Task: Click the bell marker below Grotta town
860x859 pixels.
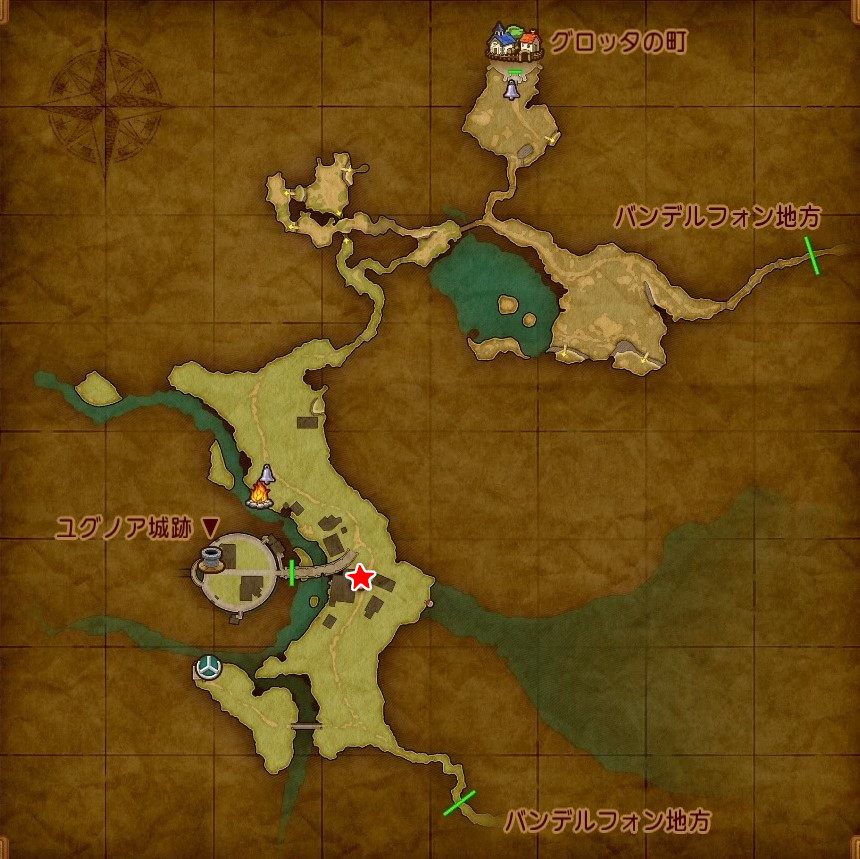Action: pos(512,91)
